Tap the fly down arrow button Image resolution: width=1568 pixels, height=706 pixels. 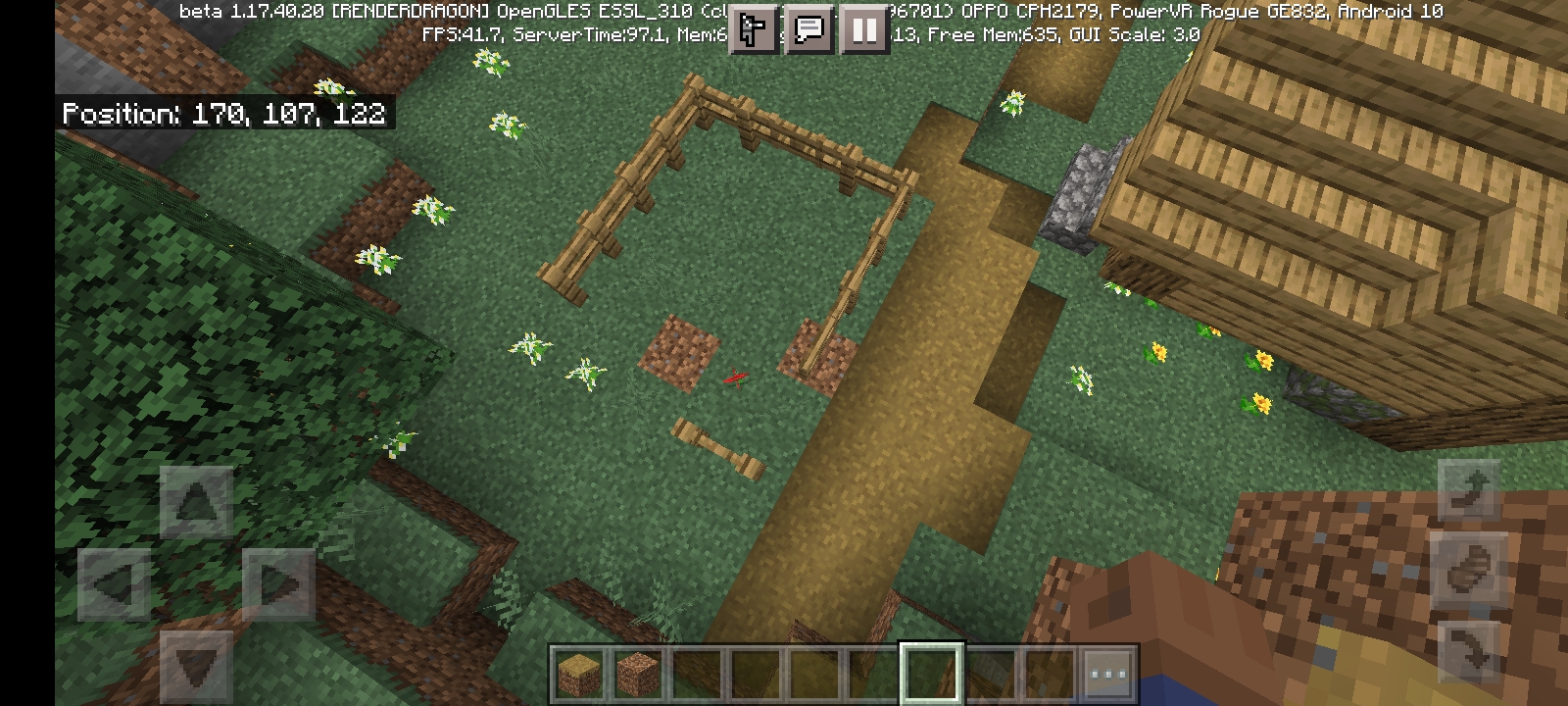click(x=1469, y=648)
